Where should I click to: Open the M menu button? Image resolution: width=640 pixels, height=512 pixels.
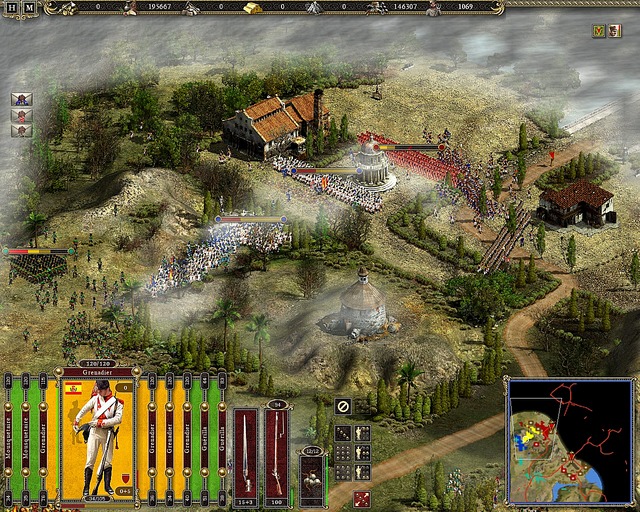(x=28, y=8)
